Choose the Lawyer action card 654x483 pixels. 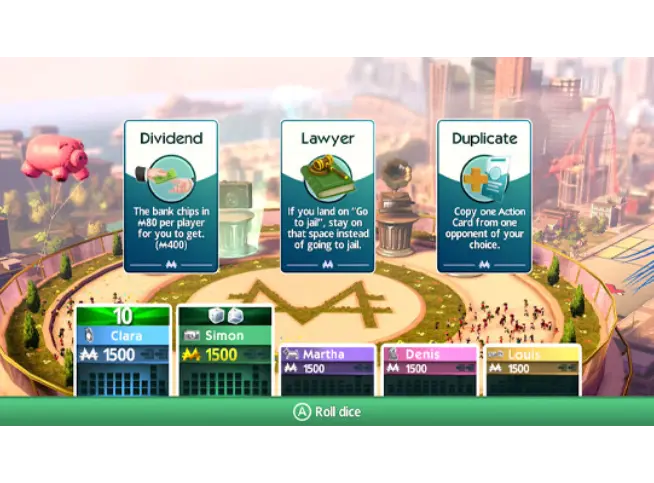(x=328, y=197)
